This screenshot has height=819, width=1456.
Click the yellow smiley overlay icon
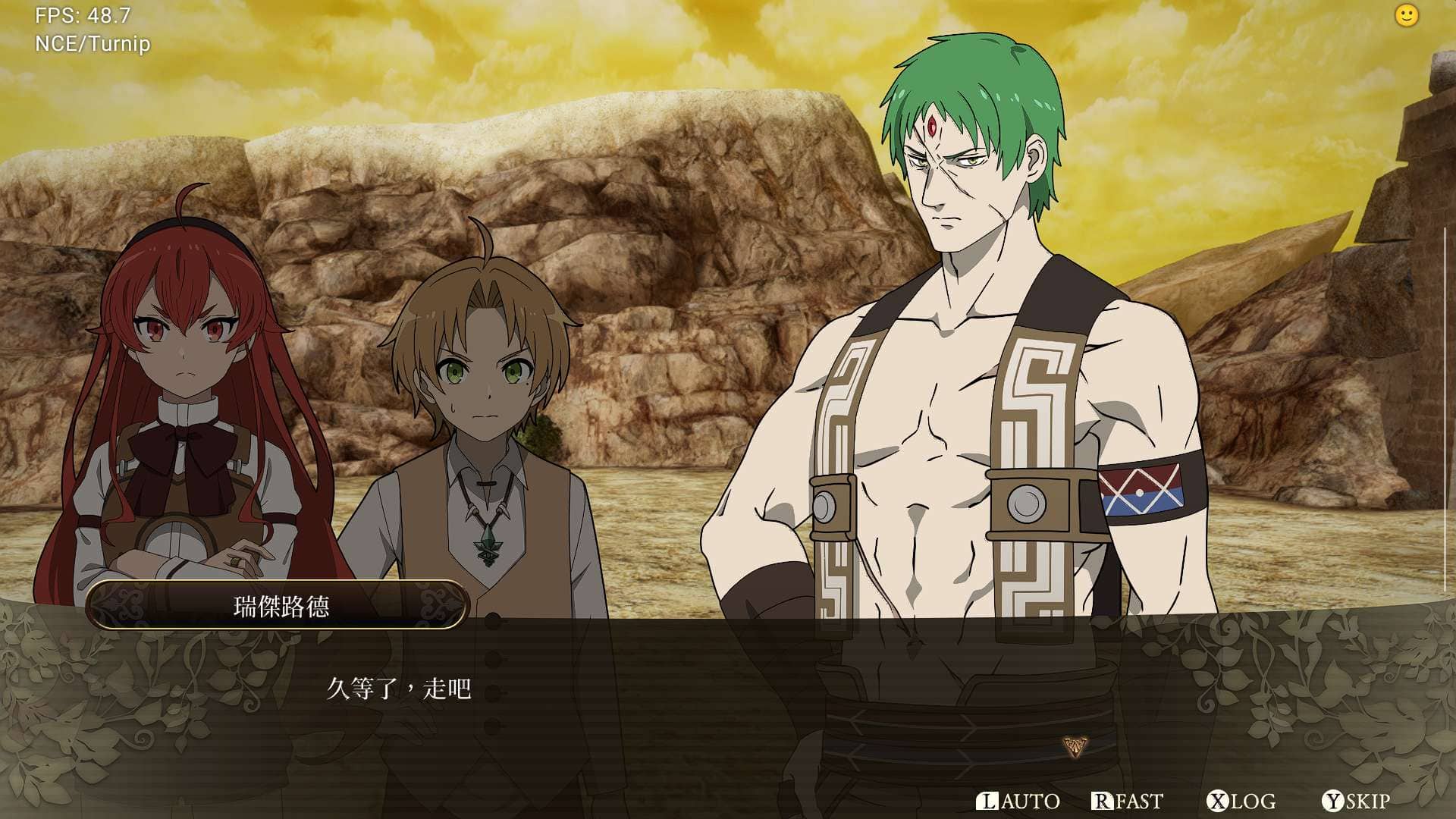pos(1406,16)
